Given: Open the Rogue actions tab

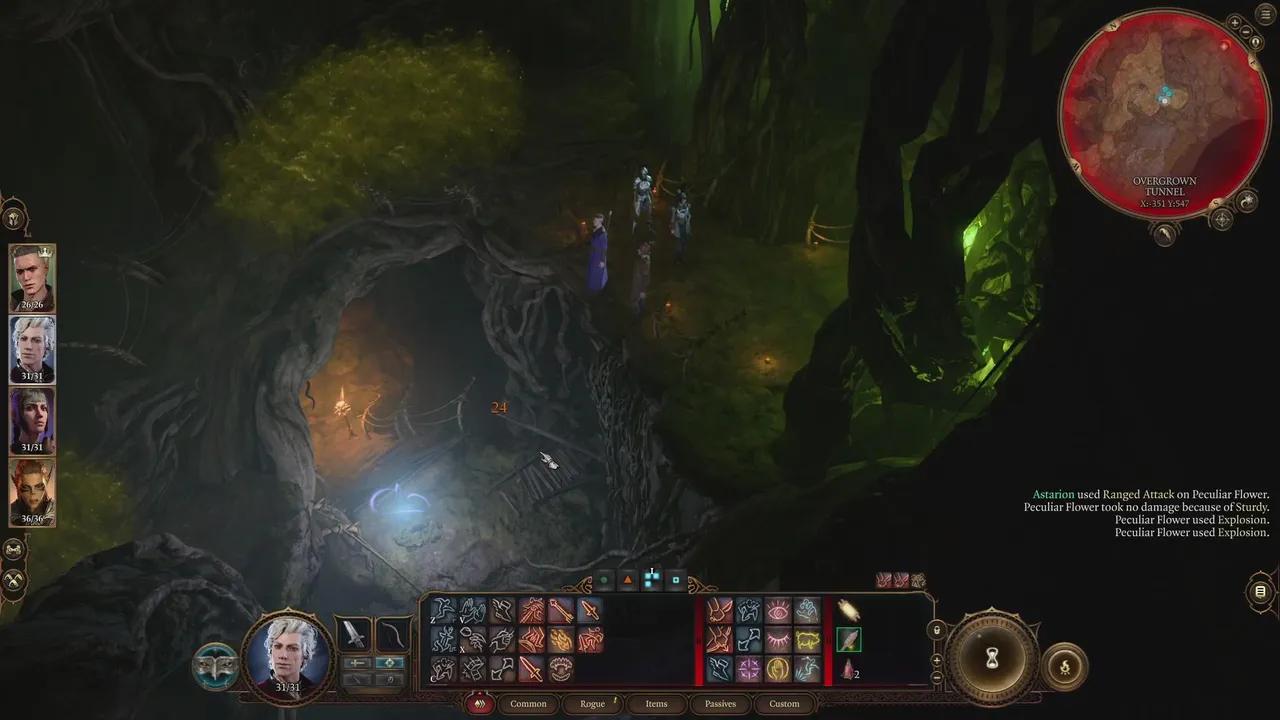Looking at the screenshot, I should (x=593, y=703).
